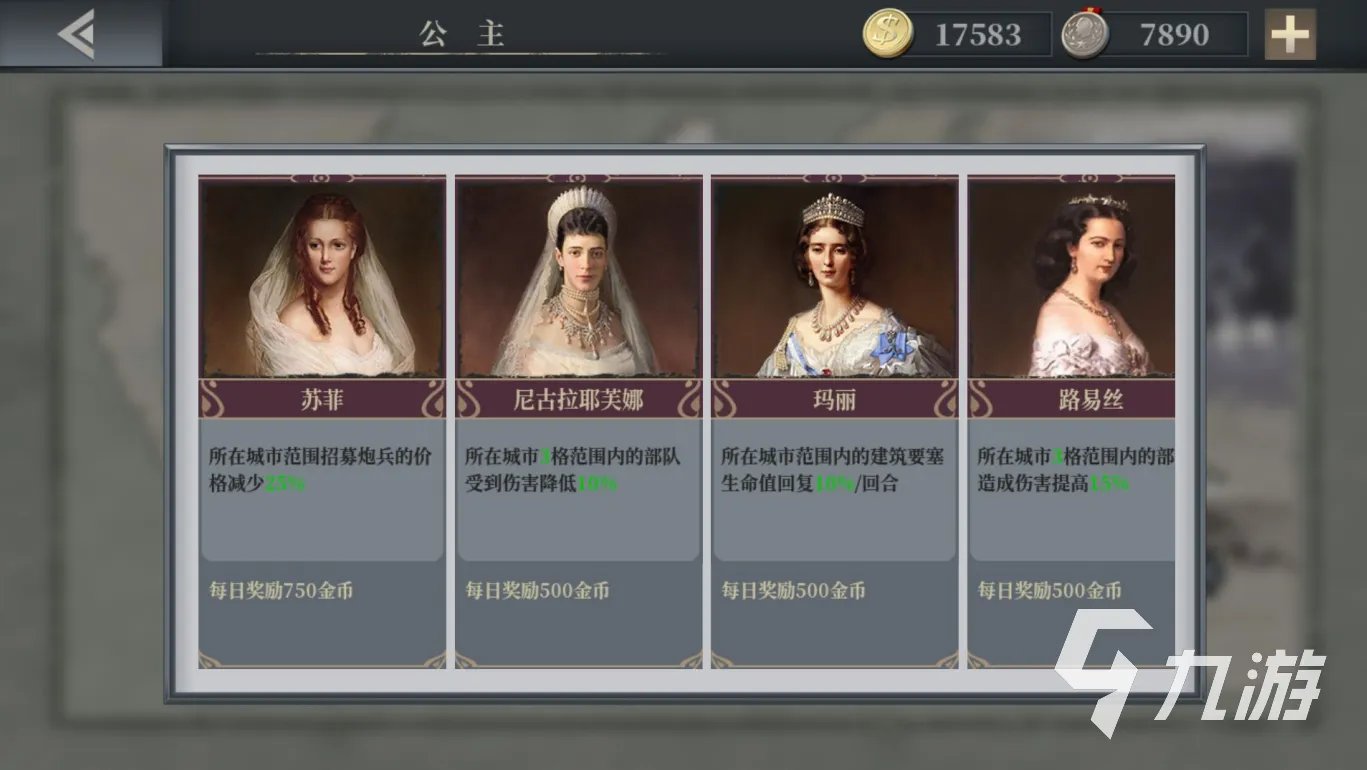Go back using the arrow button
The width and height of the screenshot is (1367, 770).
77,34
